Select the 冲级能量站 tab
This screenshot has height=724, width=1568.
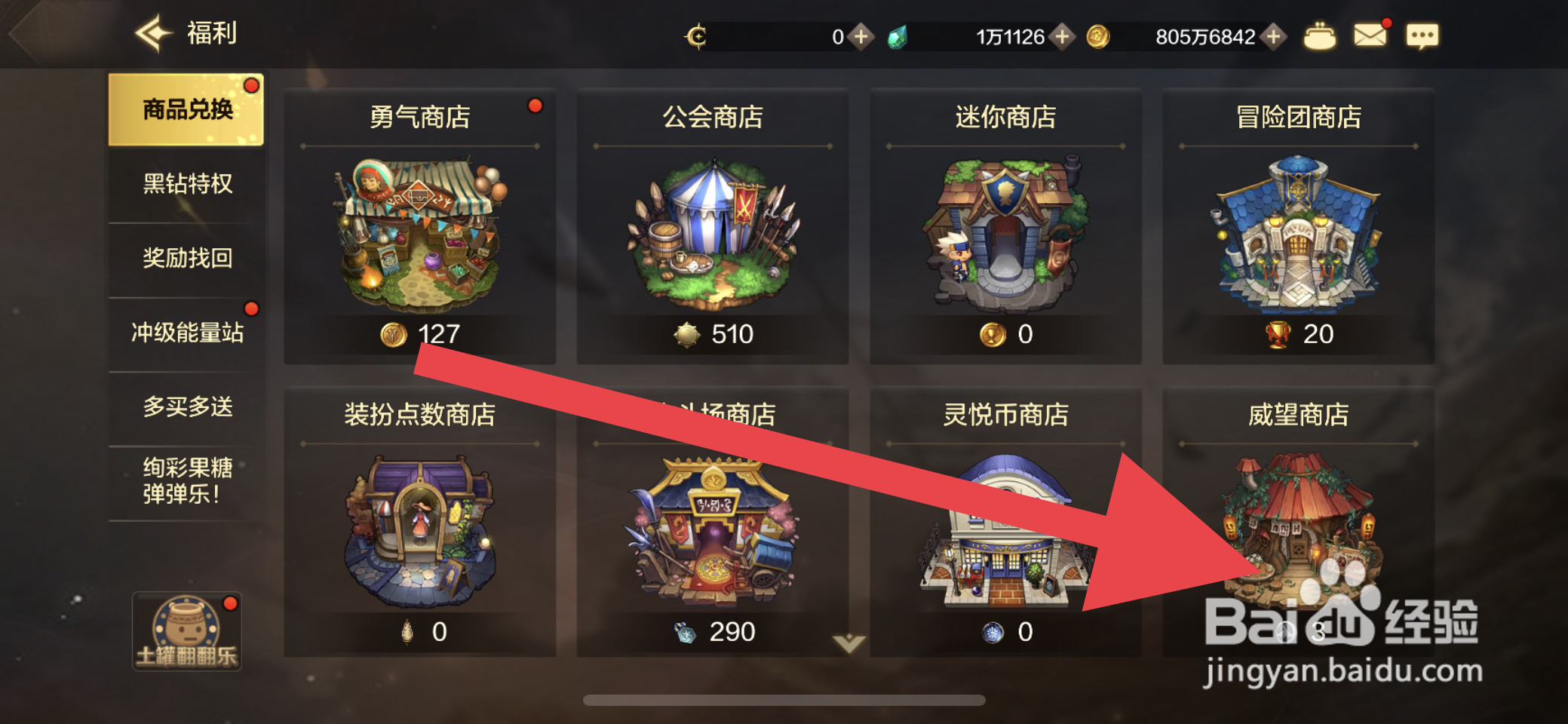(x=187, y=331)
